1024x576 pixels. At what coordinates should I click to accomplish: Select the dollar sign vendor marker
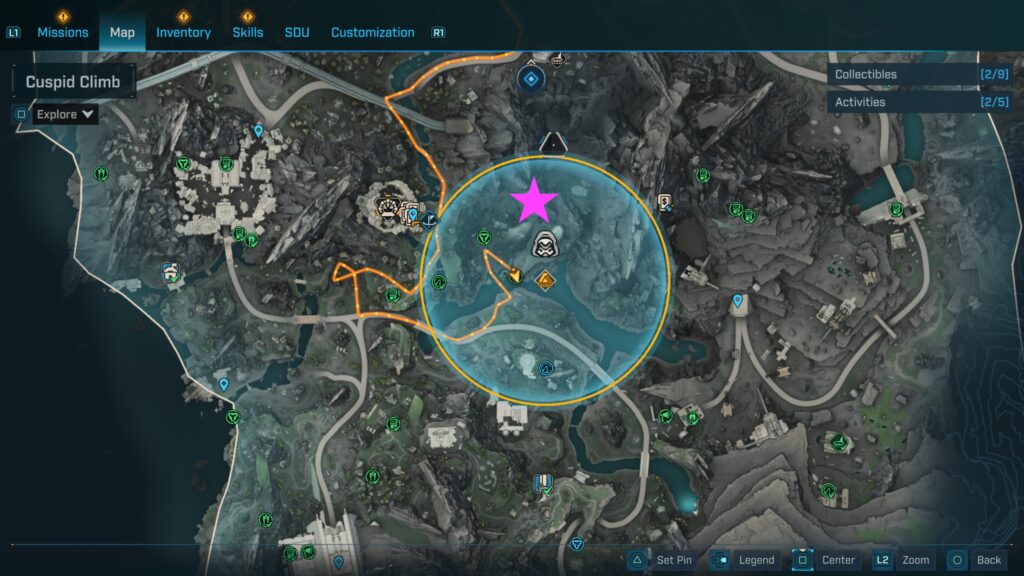point(663,201)
